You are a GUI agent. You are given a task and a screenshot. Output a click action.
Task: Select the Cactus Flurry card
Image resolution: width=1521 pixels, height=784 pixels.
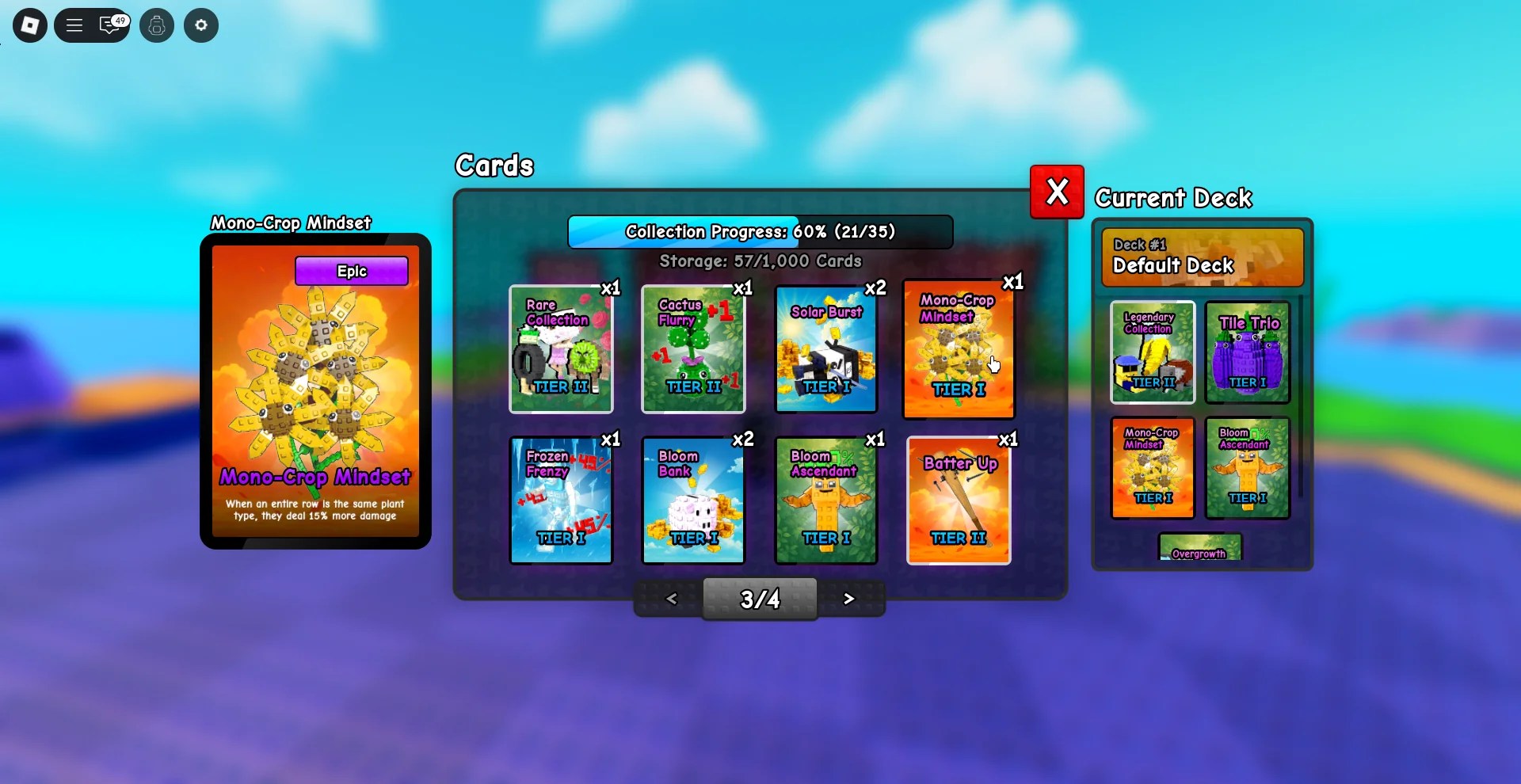(693, 349)
